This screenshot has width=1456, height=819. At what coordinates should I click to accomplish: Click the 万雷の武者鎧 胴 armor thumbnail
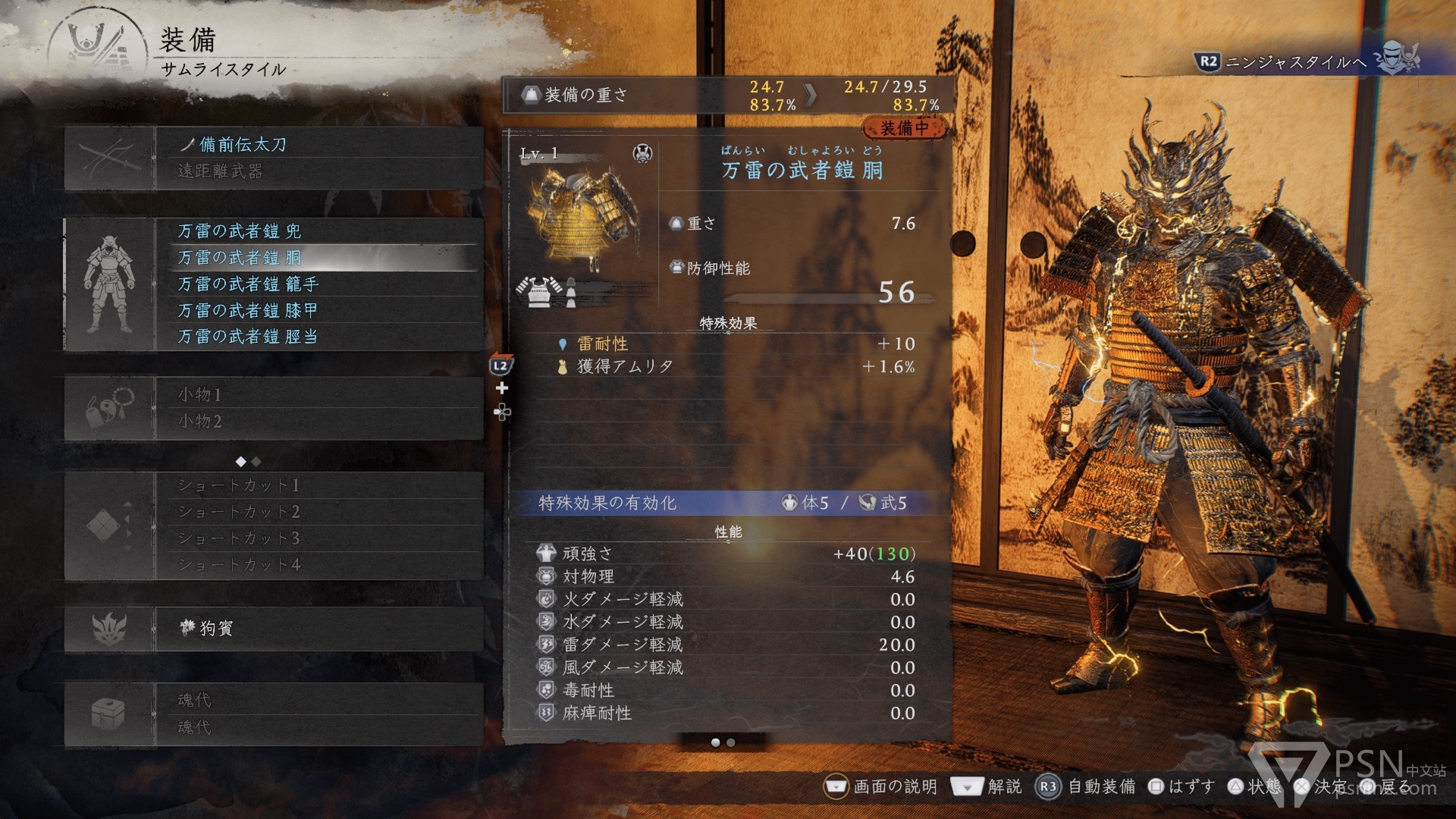584,221
